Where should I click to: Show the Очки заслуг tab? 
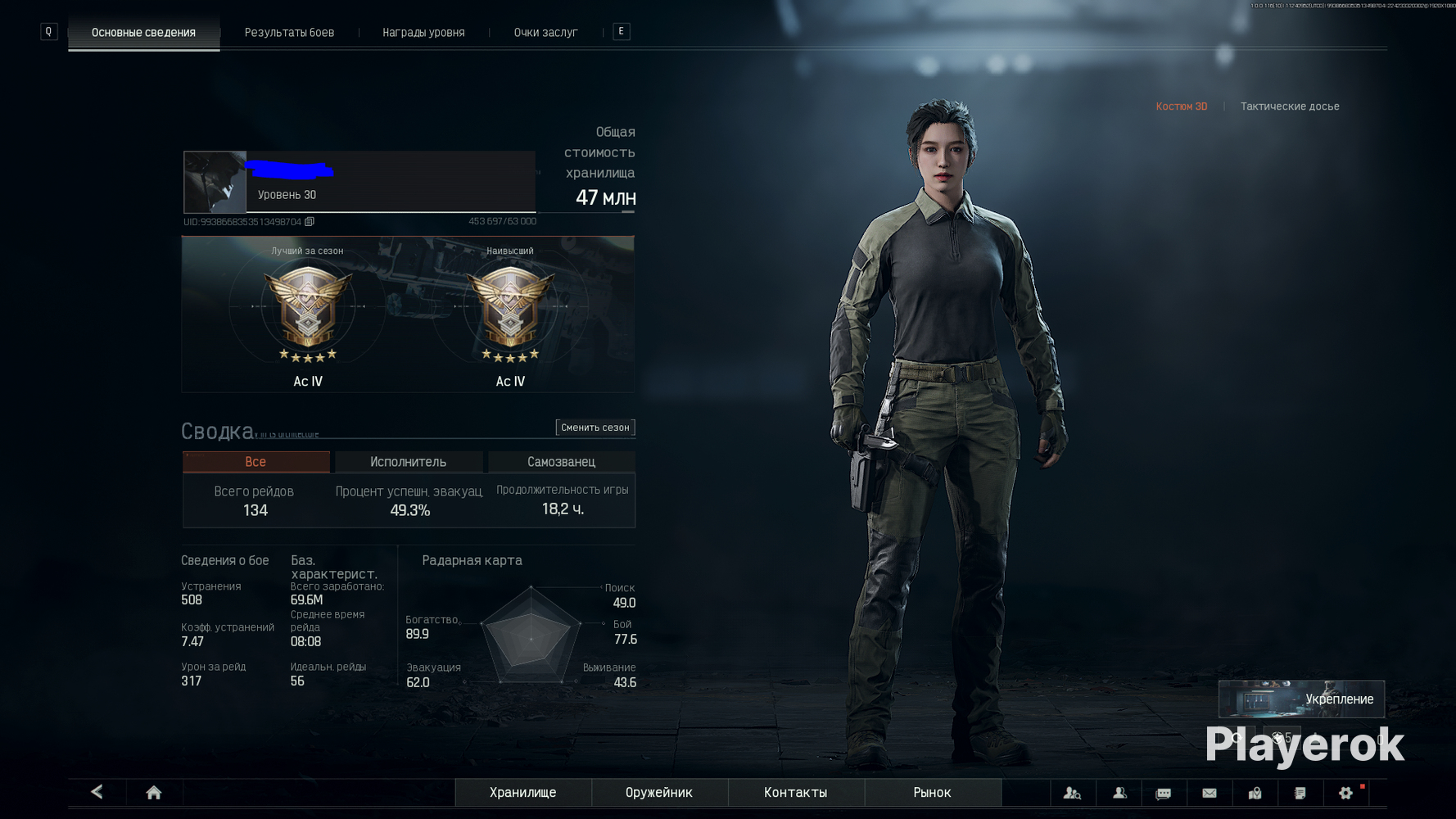click(545, 33)
